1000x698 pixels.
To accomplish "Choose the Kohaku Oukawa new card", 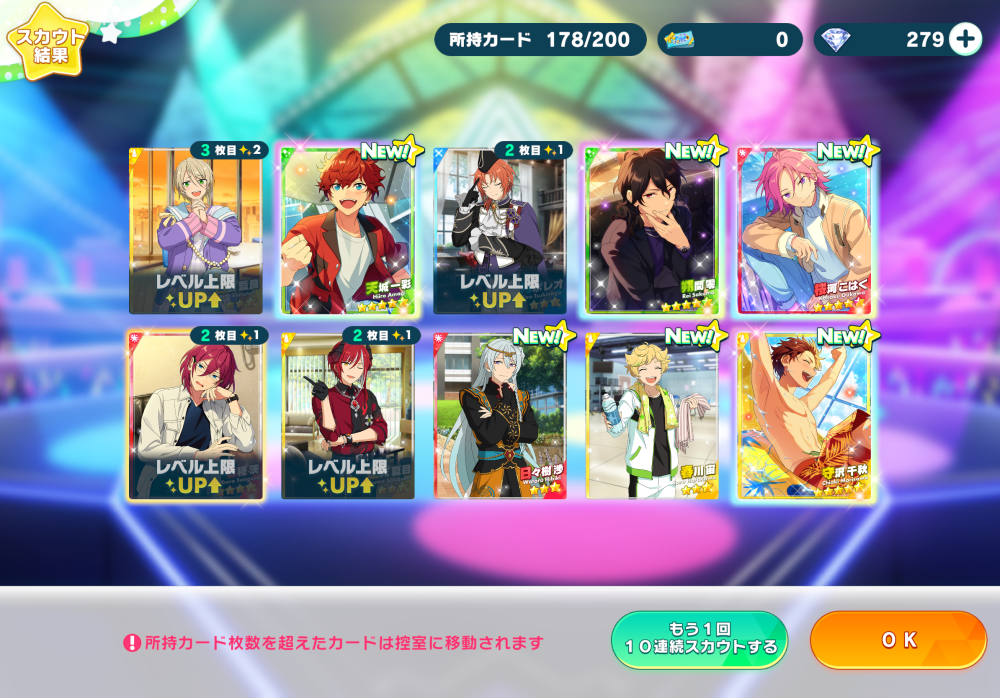I will click(x=804, y=230).
